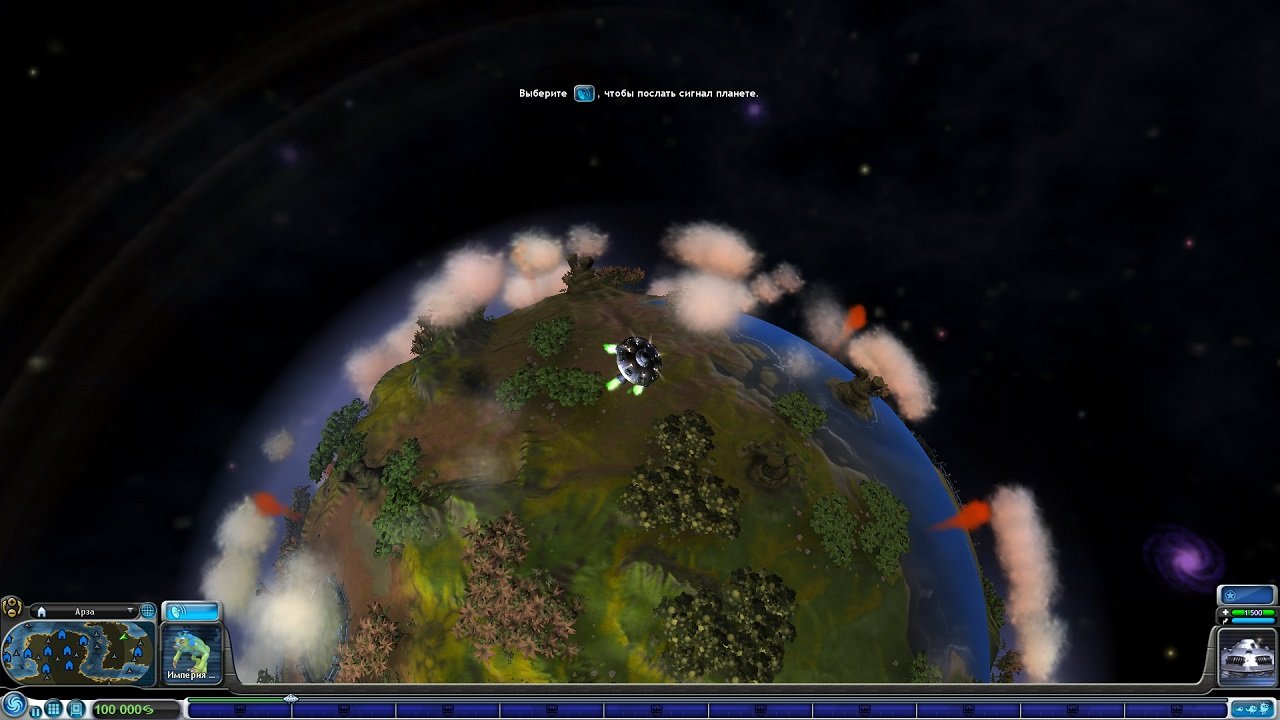
Task: Click the grid options icon near pause button
Action: pos(54,707)
